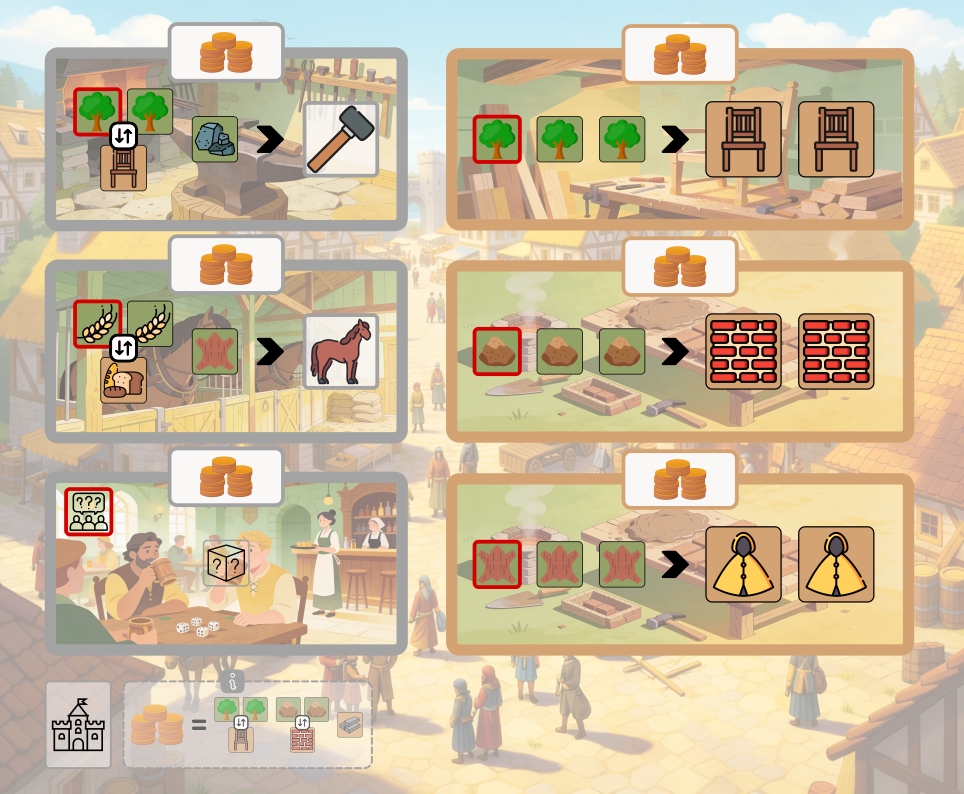Choose the stone ore input in the smithy card
Screen dimensions: 964x794
tap(215, 139)
